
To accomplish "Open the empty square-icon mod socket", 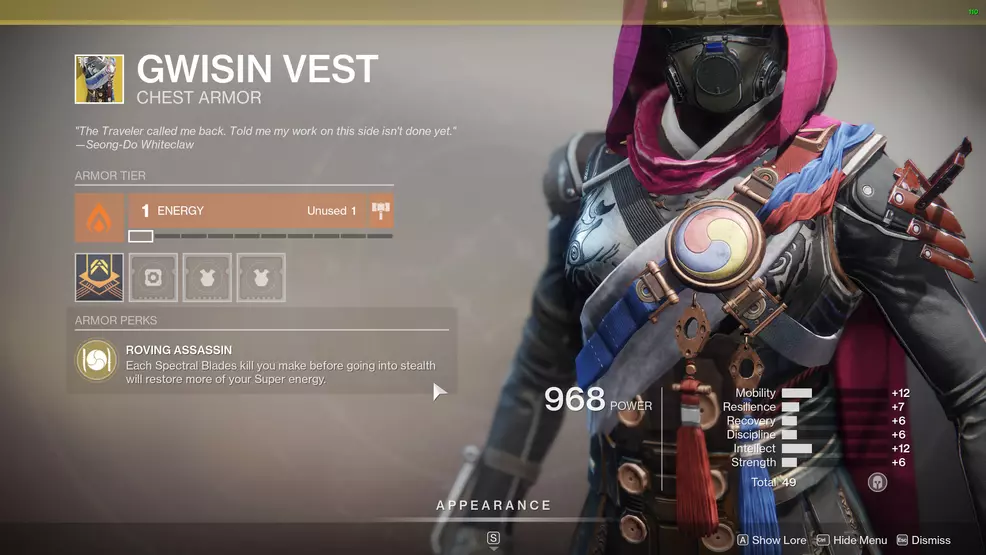I will 153,277.
